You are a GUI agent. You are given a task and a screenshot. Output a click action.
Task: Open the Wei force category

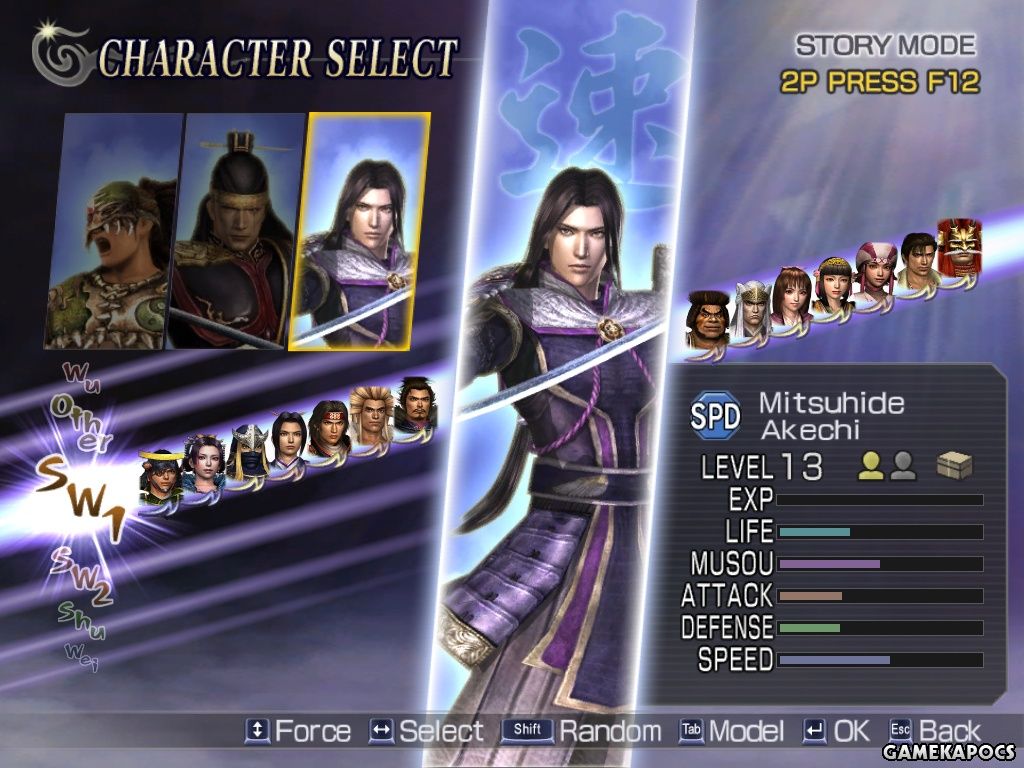pyautogui.click(x=81, y=655)
